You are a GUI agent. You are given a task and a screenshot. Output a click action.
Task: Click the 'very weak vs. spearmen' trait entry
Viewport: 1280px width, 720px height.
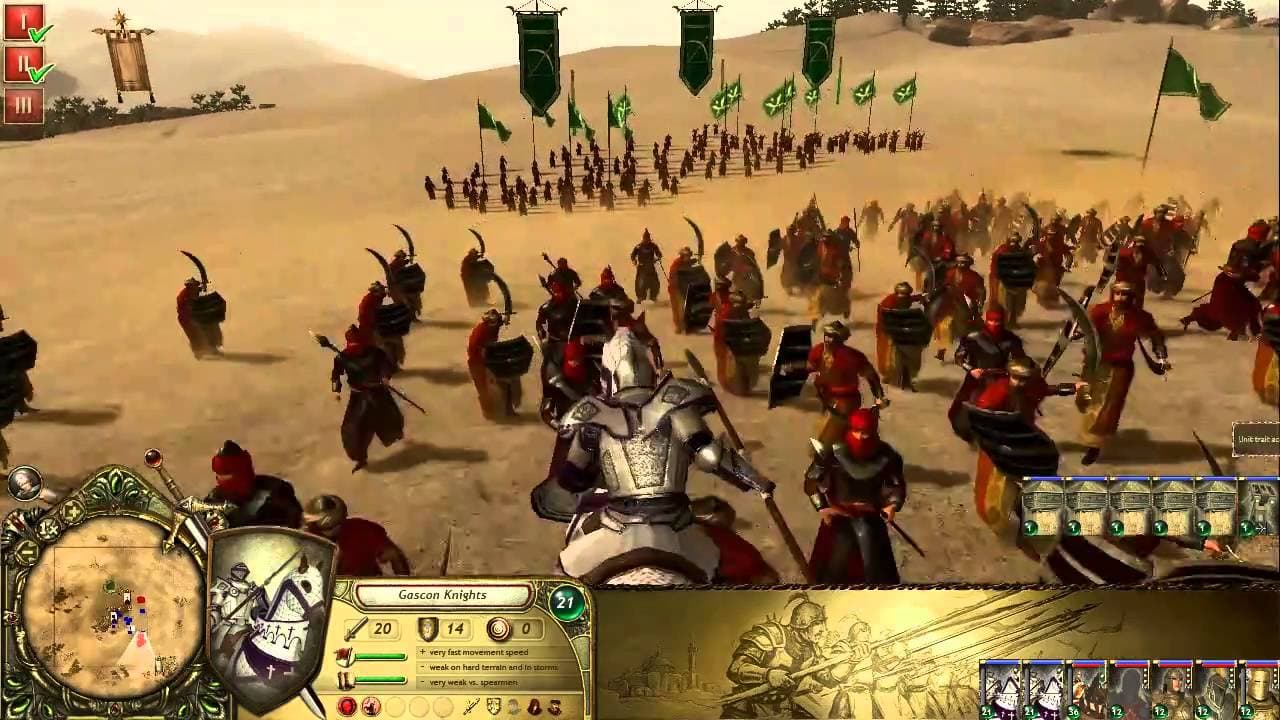(x=472, y=682)
